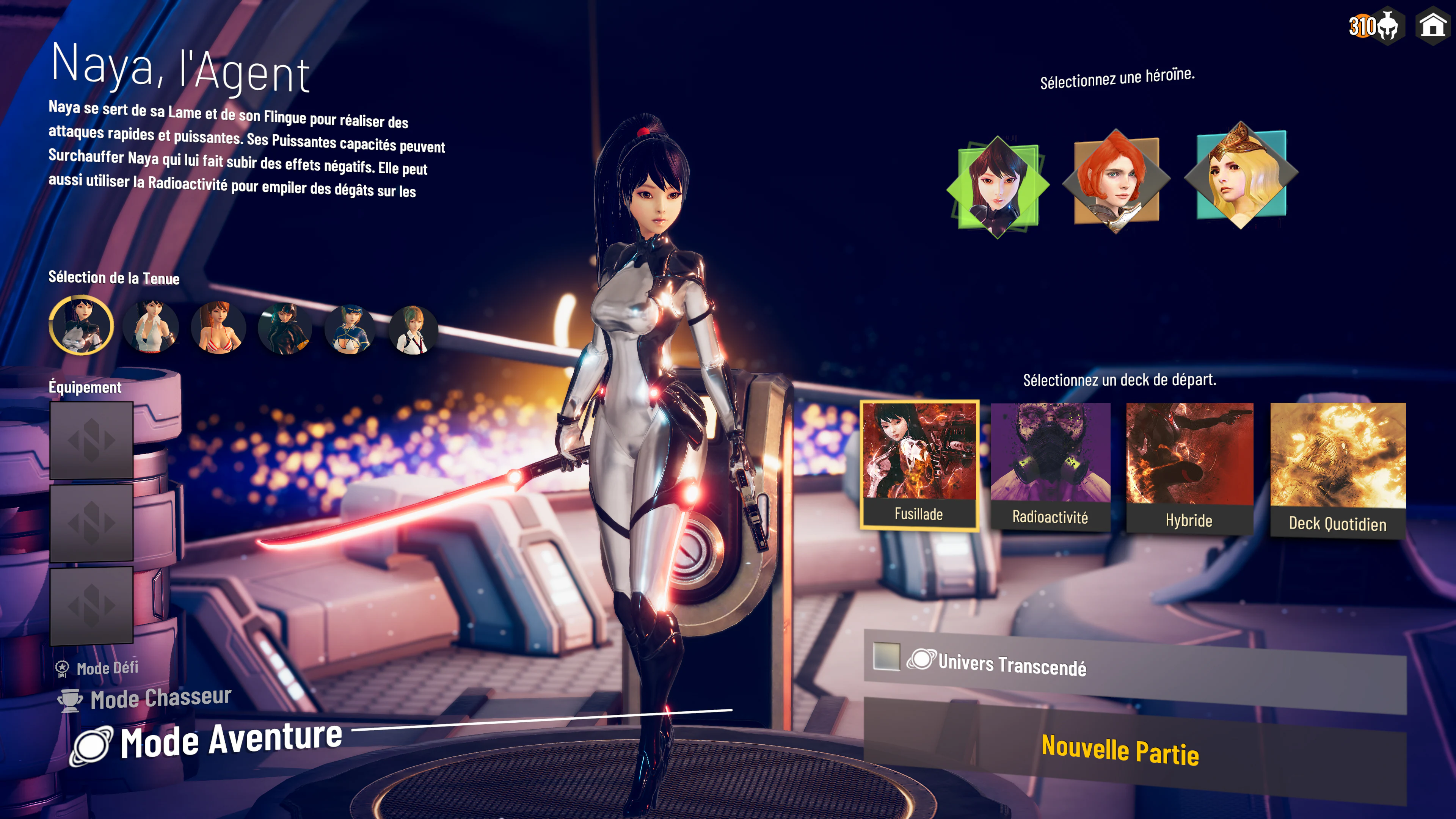1456x819 pixels.
Task: Open Mode Défi
Action: coord(108,667)
